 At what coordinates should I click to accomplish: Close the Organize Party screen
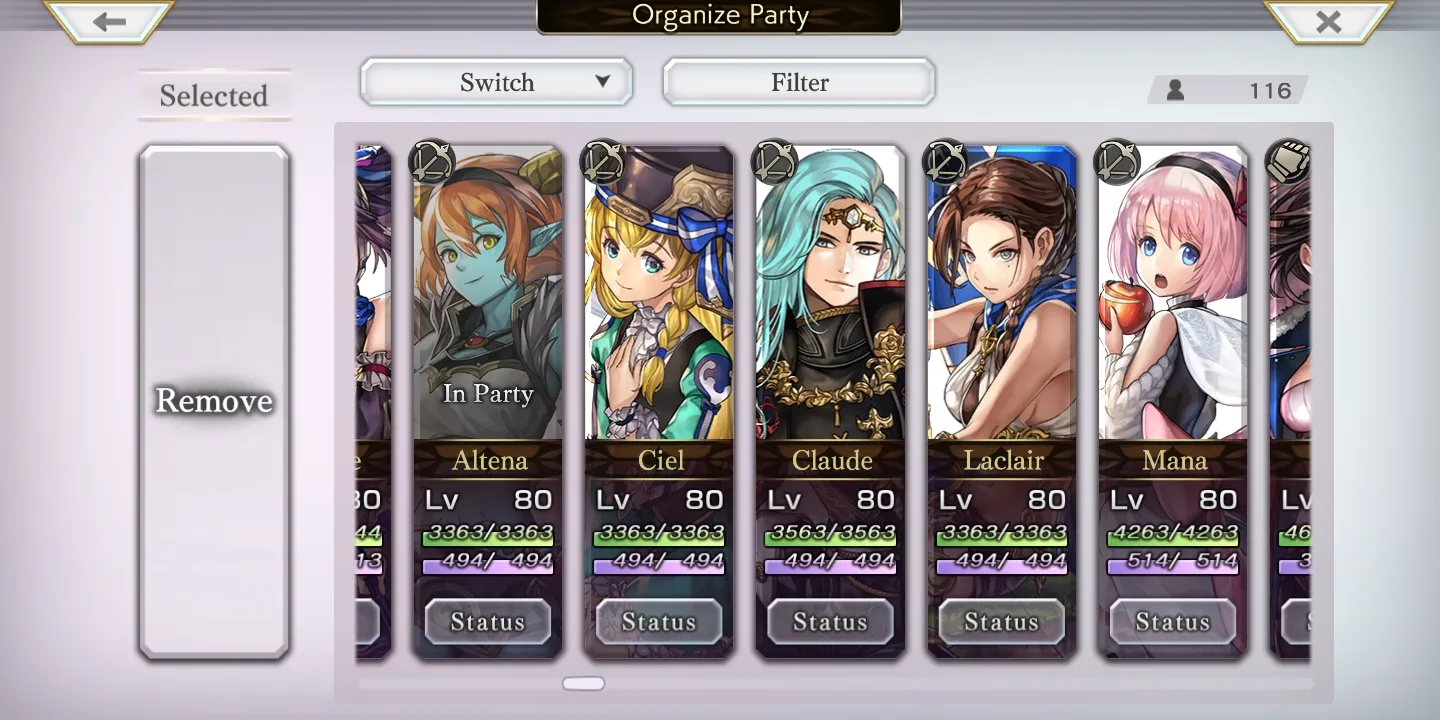click(x=1328, y=21)
